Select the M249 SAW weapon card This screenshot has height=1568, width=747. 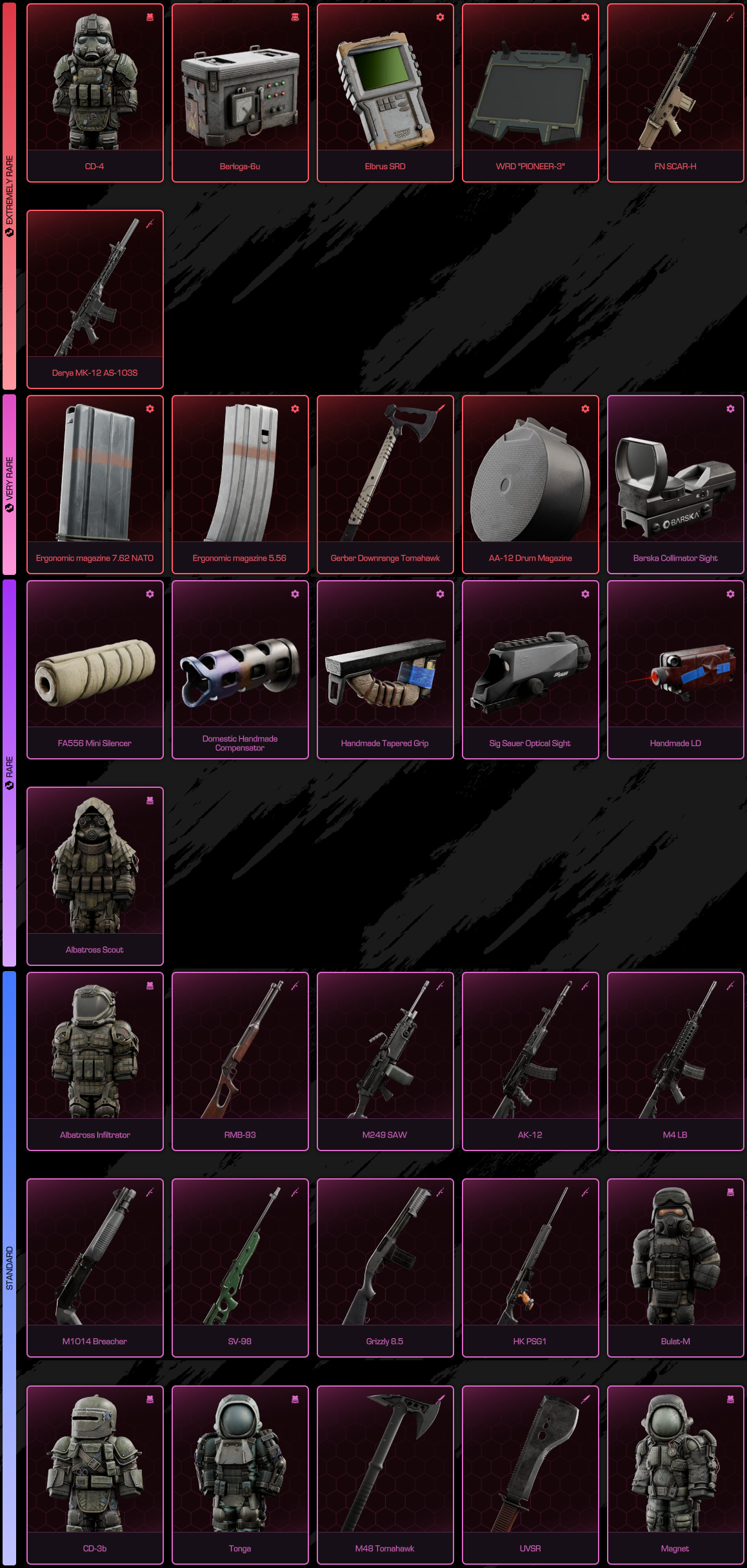[385, 1061]
